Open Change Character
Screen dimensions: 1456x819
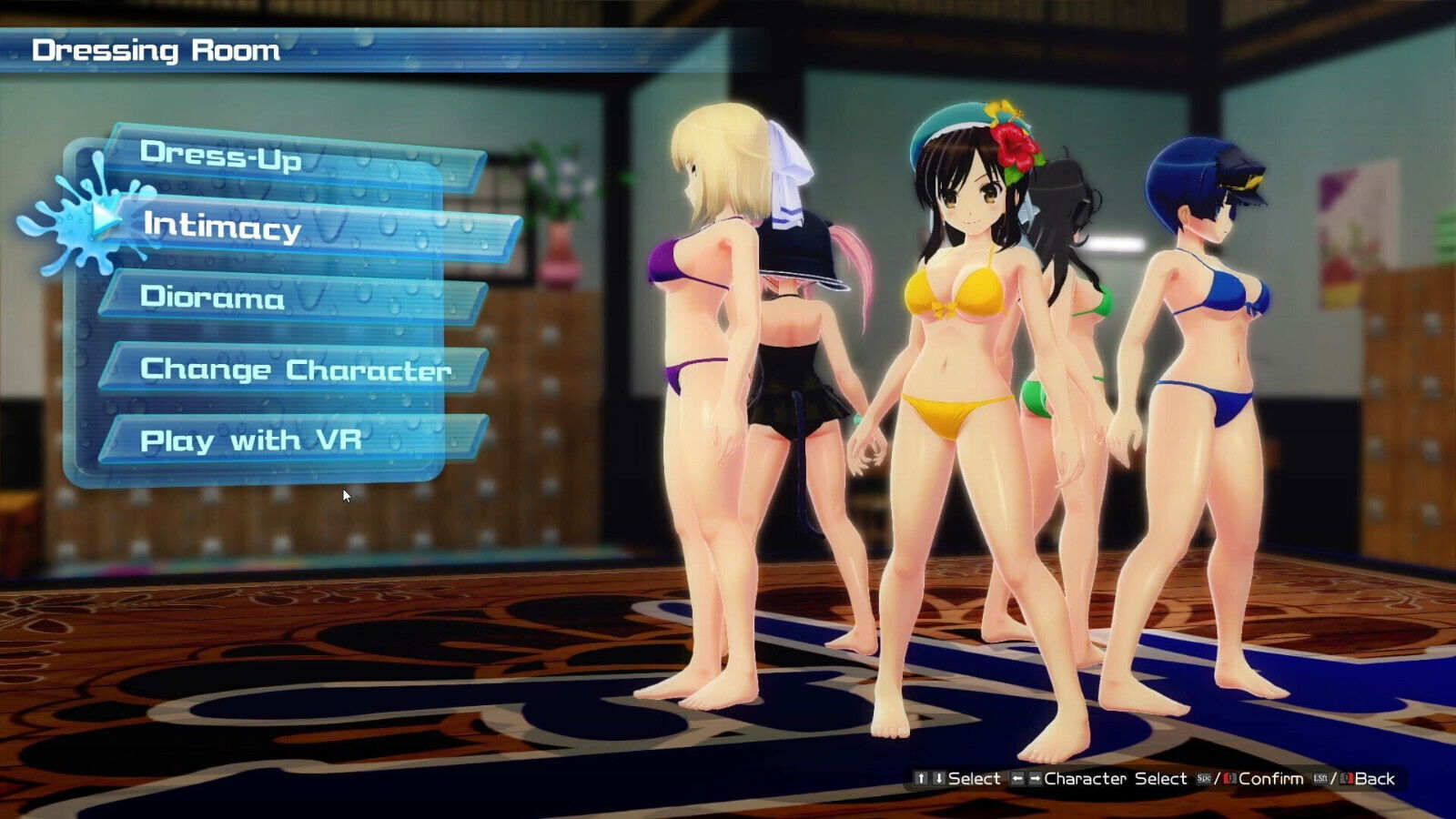[x=296, y=368]
